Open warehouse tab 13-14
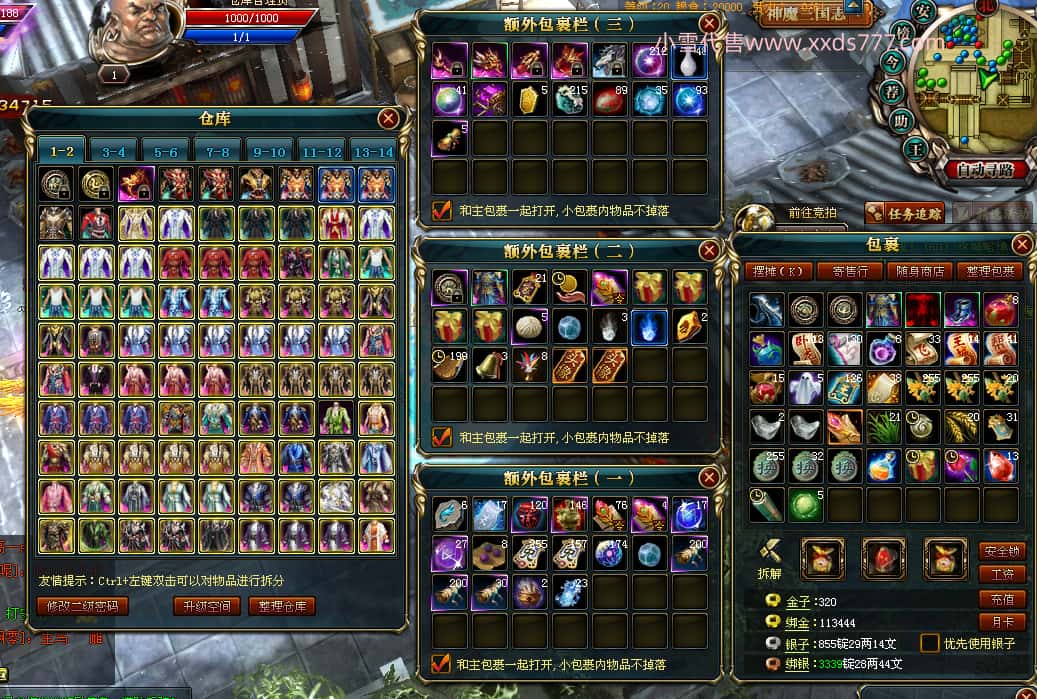 click(x=374, y=151)
